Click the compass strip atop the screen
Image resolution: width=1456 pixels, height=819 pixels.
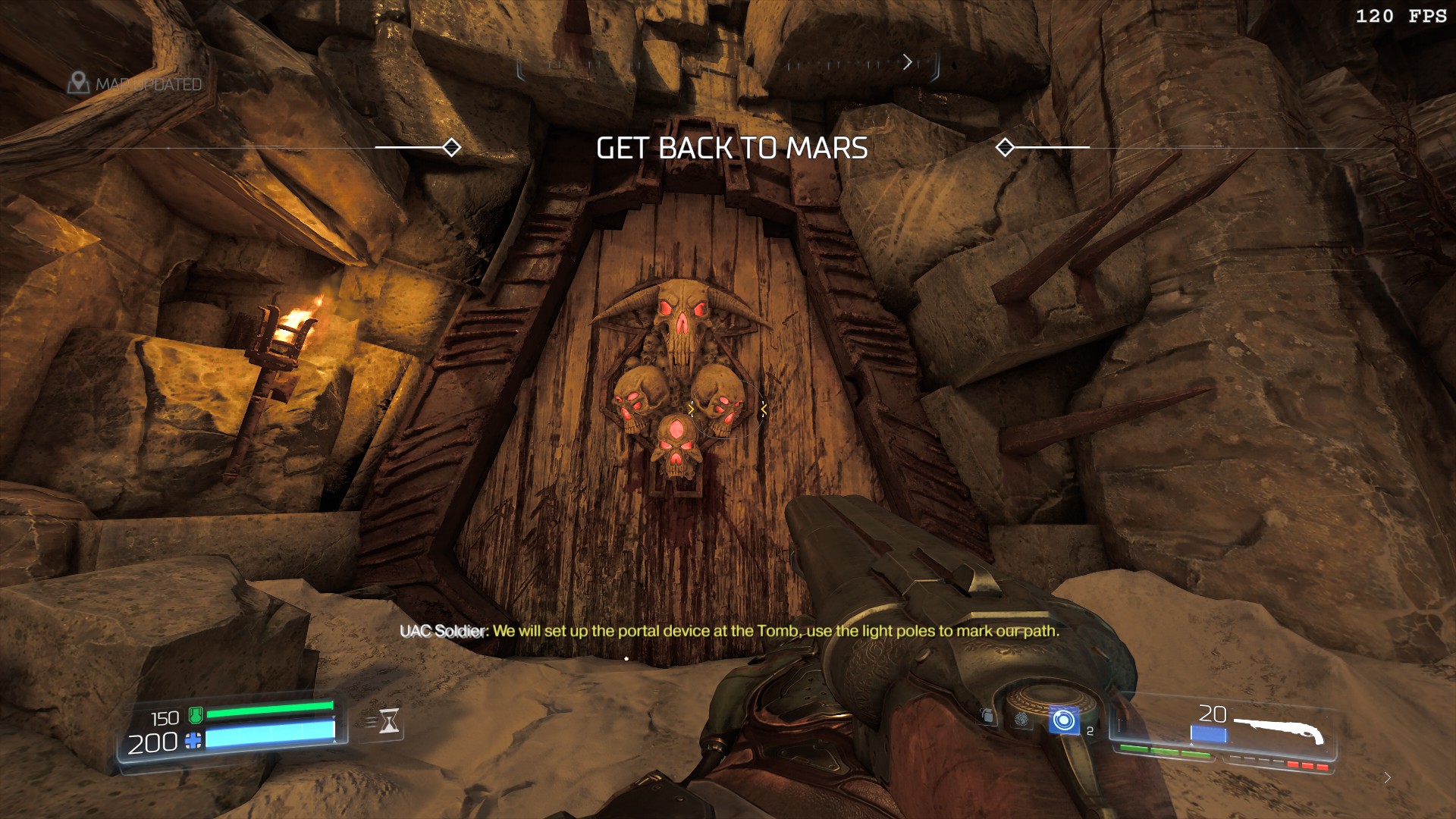point(728,65)
